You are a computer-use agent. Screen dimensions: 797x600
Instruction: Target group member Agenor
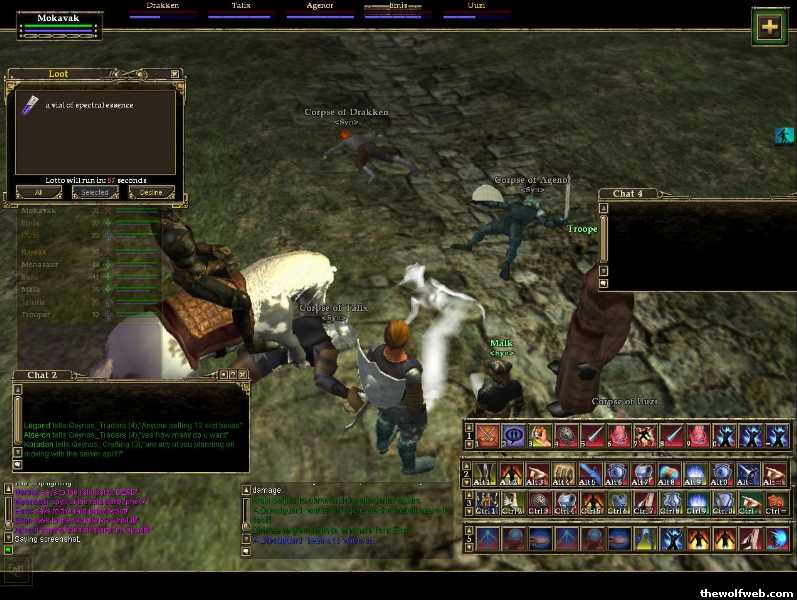pos(318,9)
